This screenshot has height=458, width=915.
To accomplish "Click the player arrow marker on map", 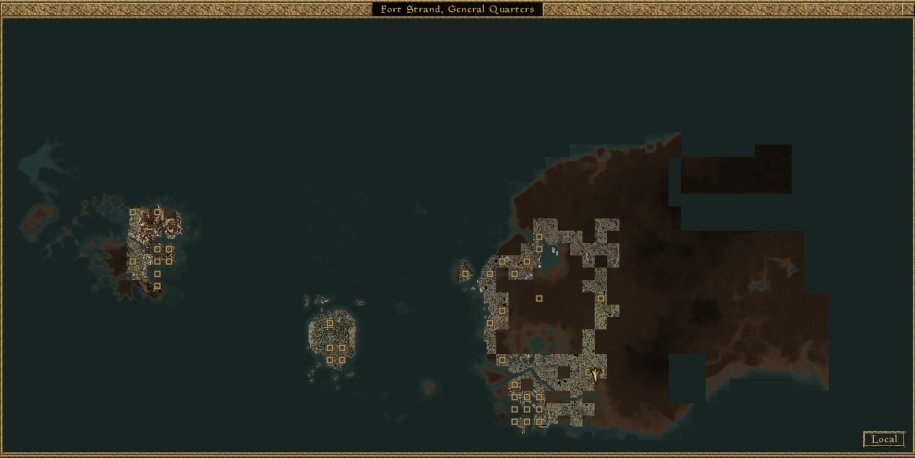I will click(x=596, y=374).
